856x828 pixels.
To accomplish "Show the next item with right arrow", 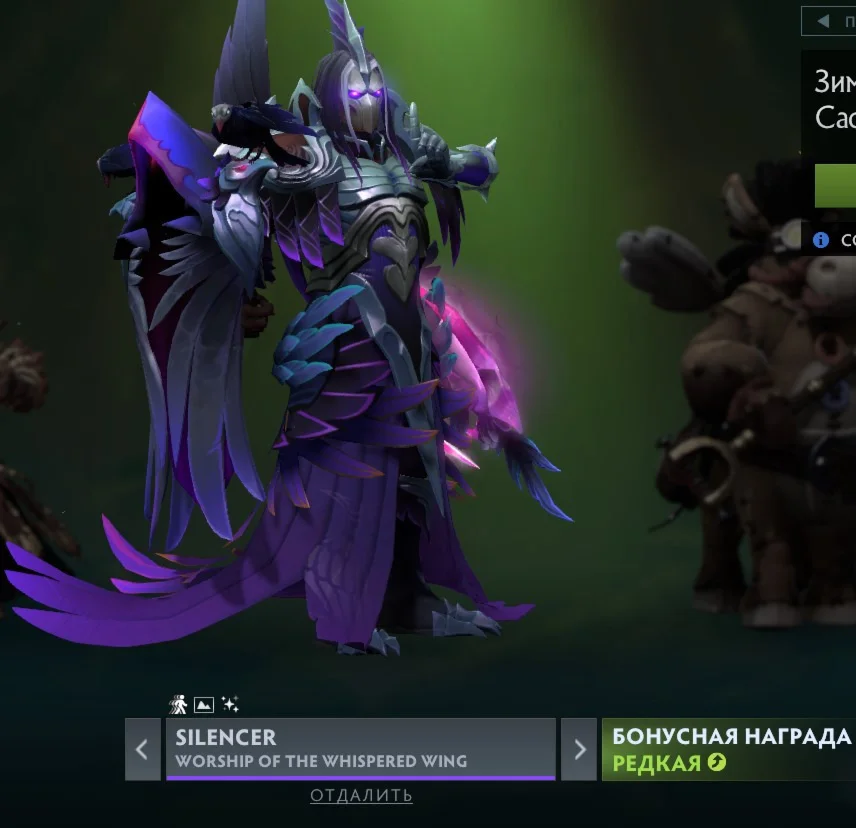I will pyautogui.click(x=578, y=749).
